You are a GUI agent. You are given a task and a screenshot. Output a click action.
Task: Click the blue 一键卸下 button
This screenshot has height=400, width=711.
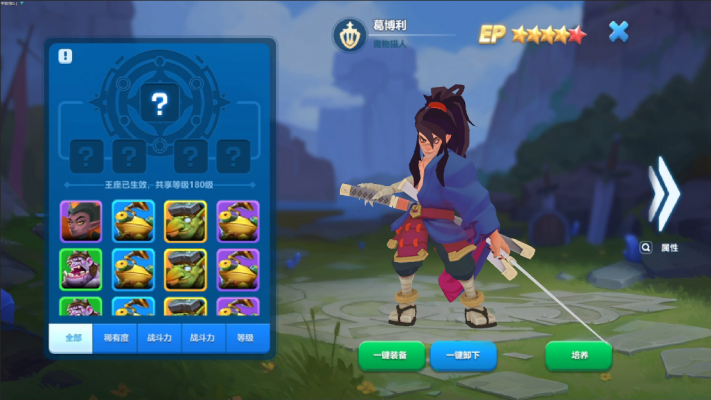coord(463,355)
